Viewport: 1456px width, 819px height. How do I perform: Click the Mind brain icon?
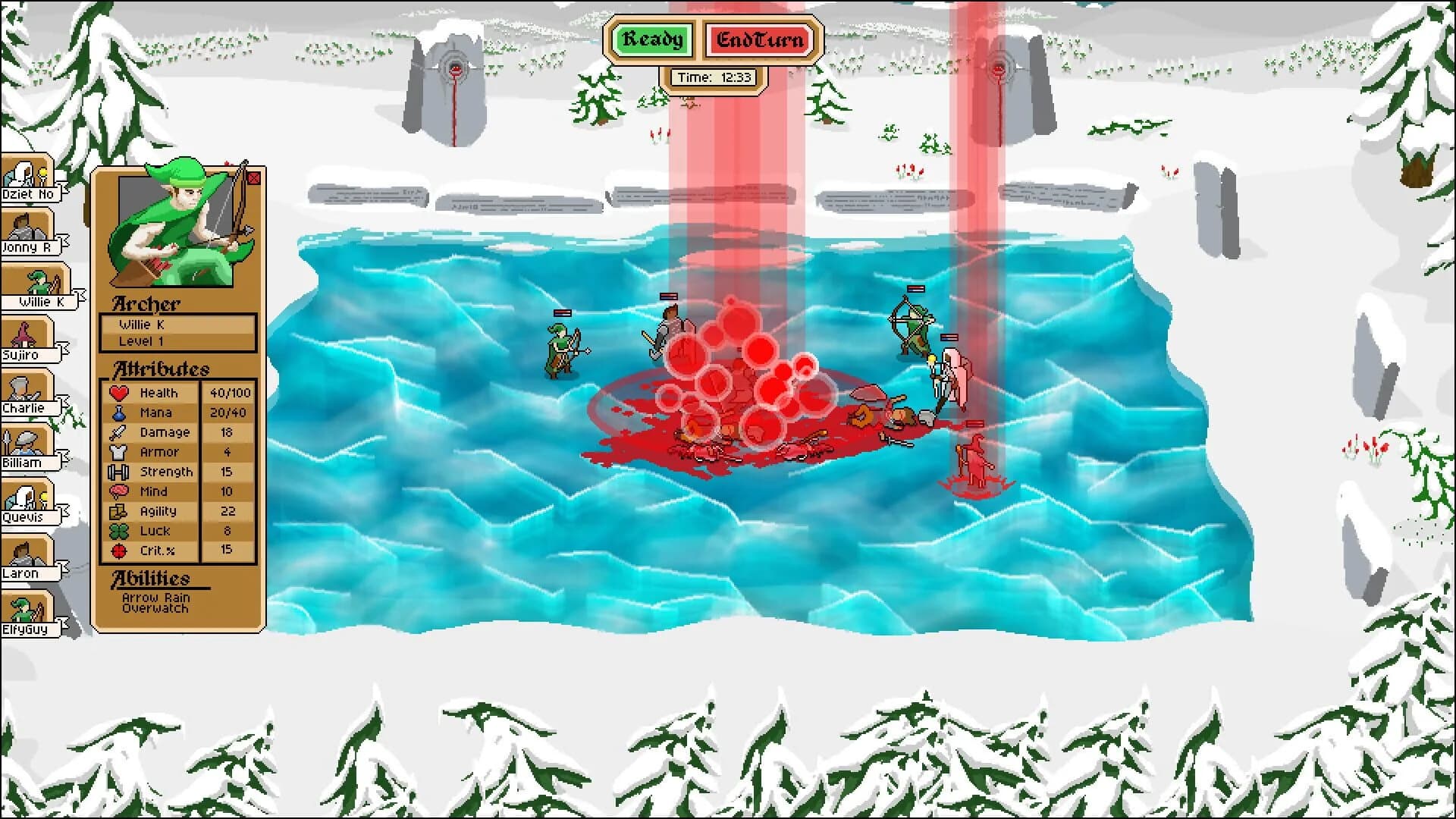(x=120, y=491)
